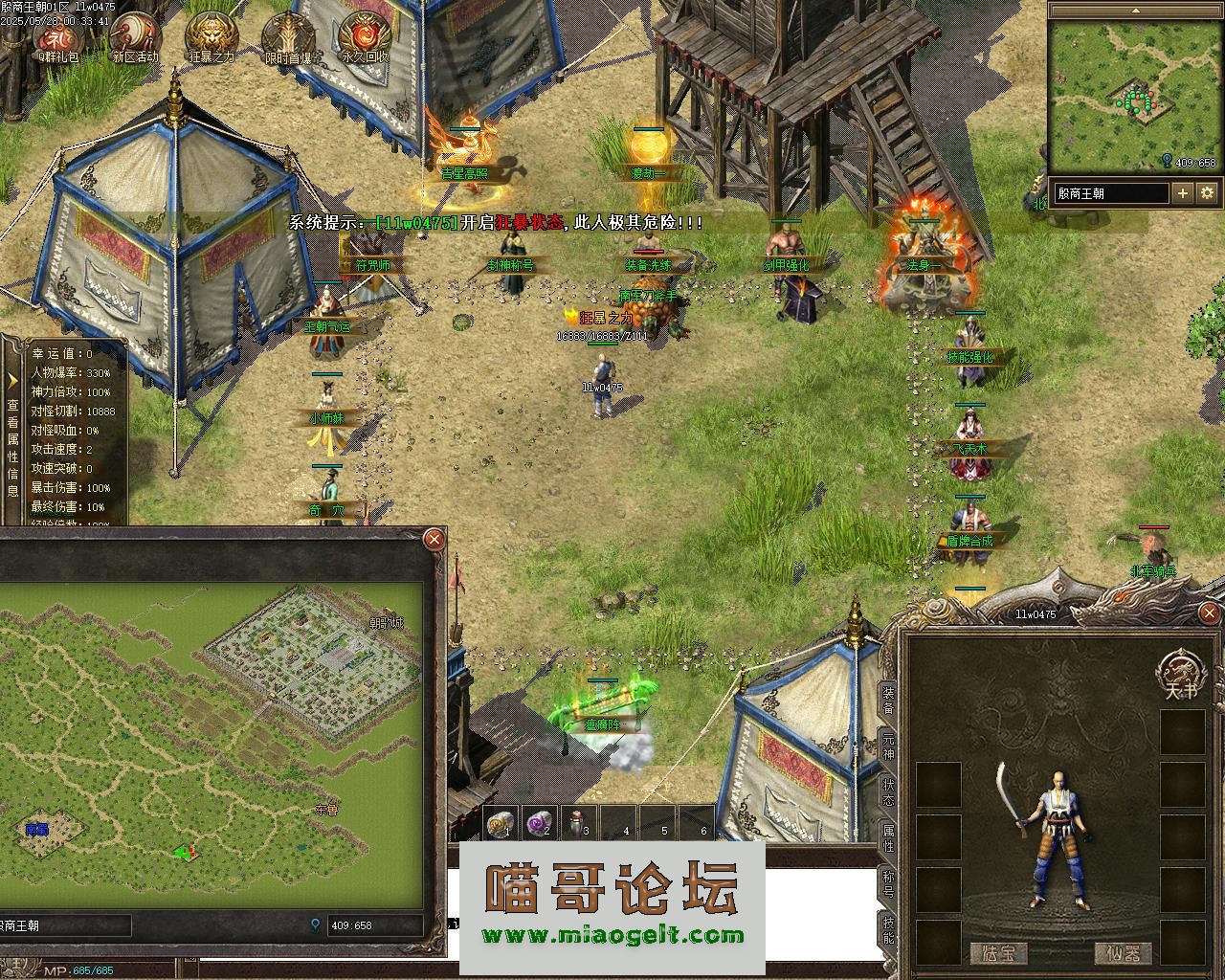This screenshot has height=980, width=1225.
Task: Close the character equipment panel
Action: pos(1210,612)
